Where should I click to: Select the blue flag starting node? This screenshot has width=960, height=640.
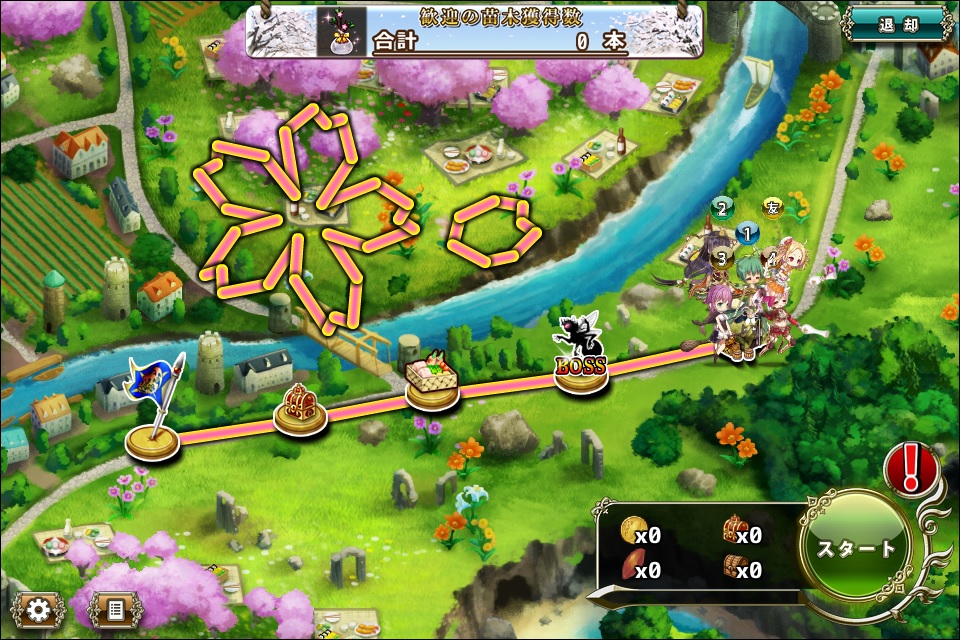pos(153,428)
